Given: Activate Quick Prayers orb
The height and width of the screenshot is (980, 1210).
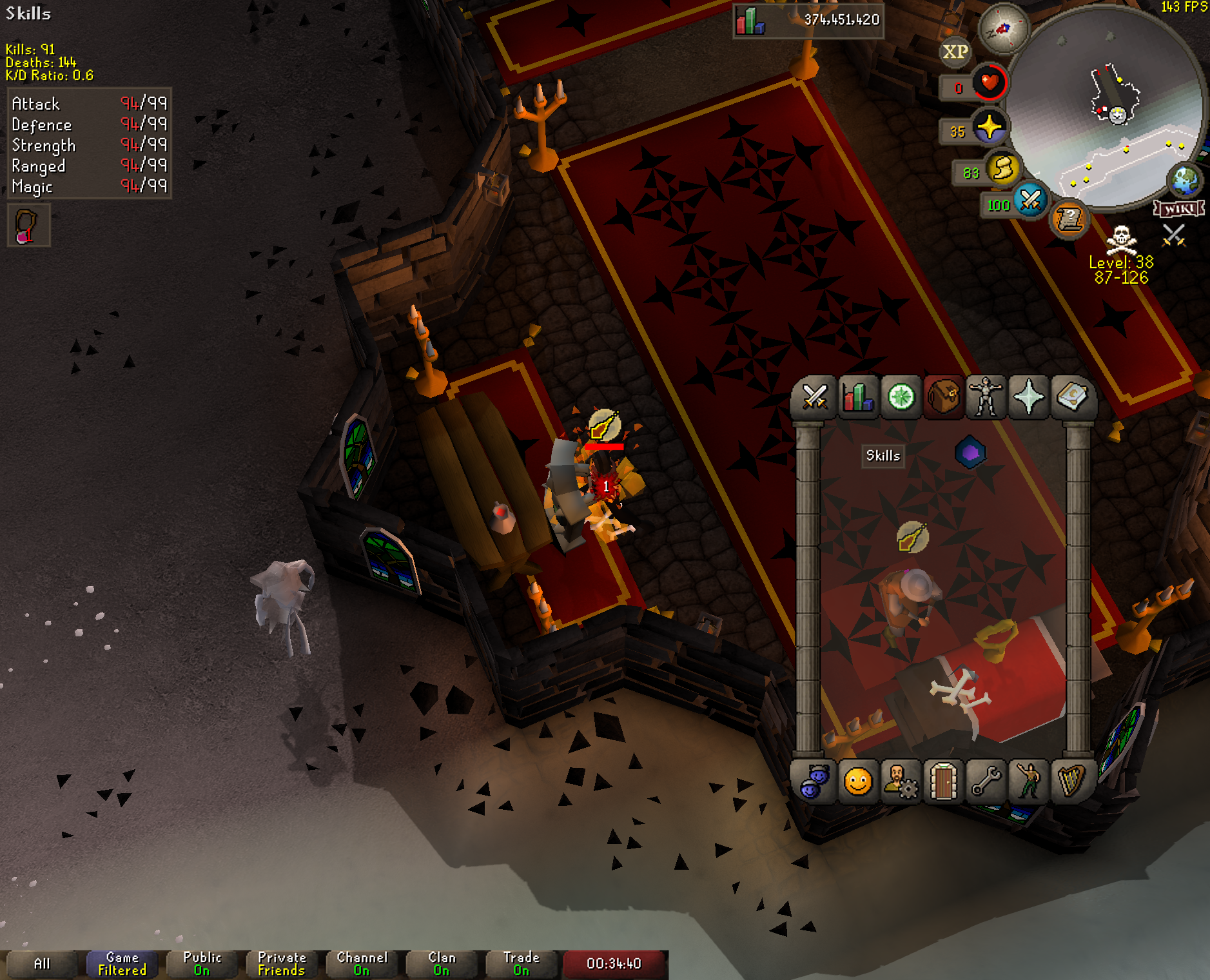Looking at the screenshot, I should point(989,128).
